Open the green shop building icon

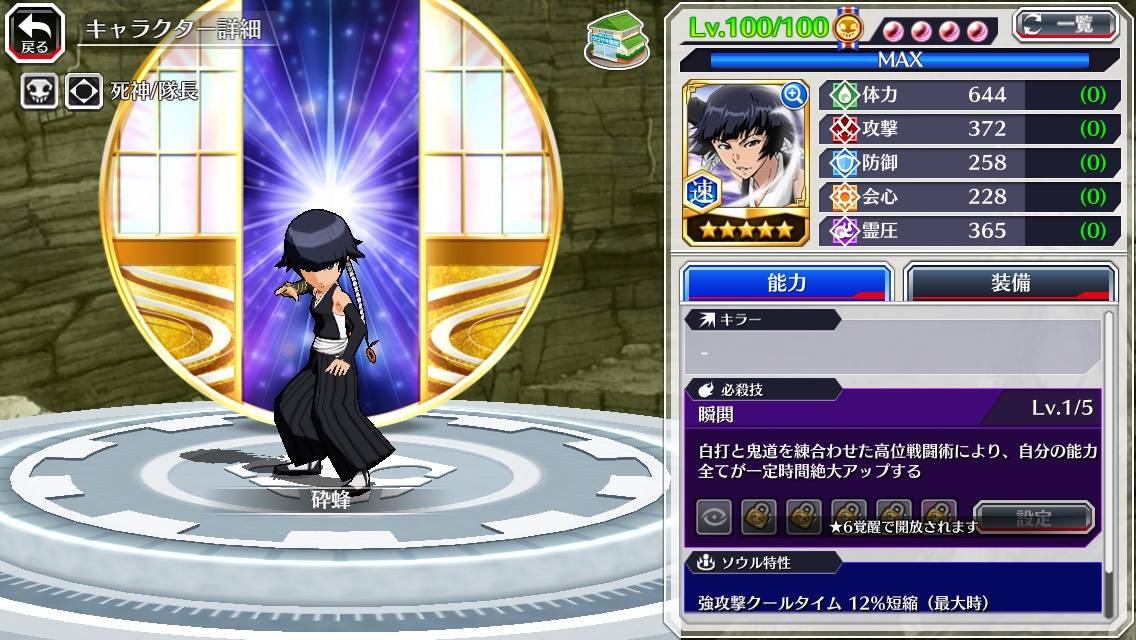pyautogui.click(x=616, y=39)
